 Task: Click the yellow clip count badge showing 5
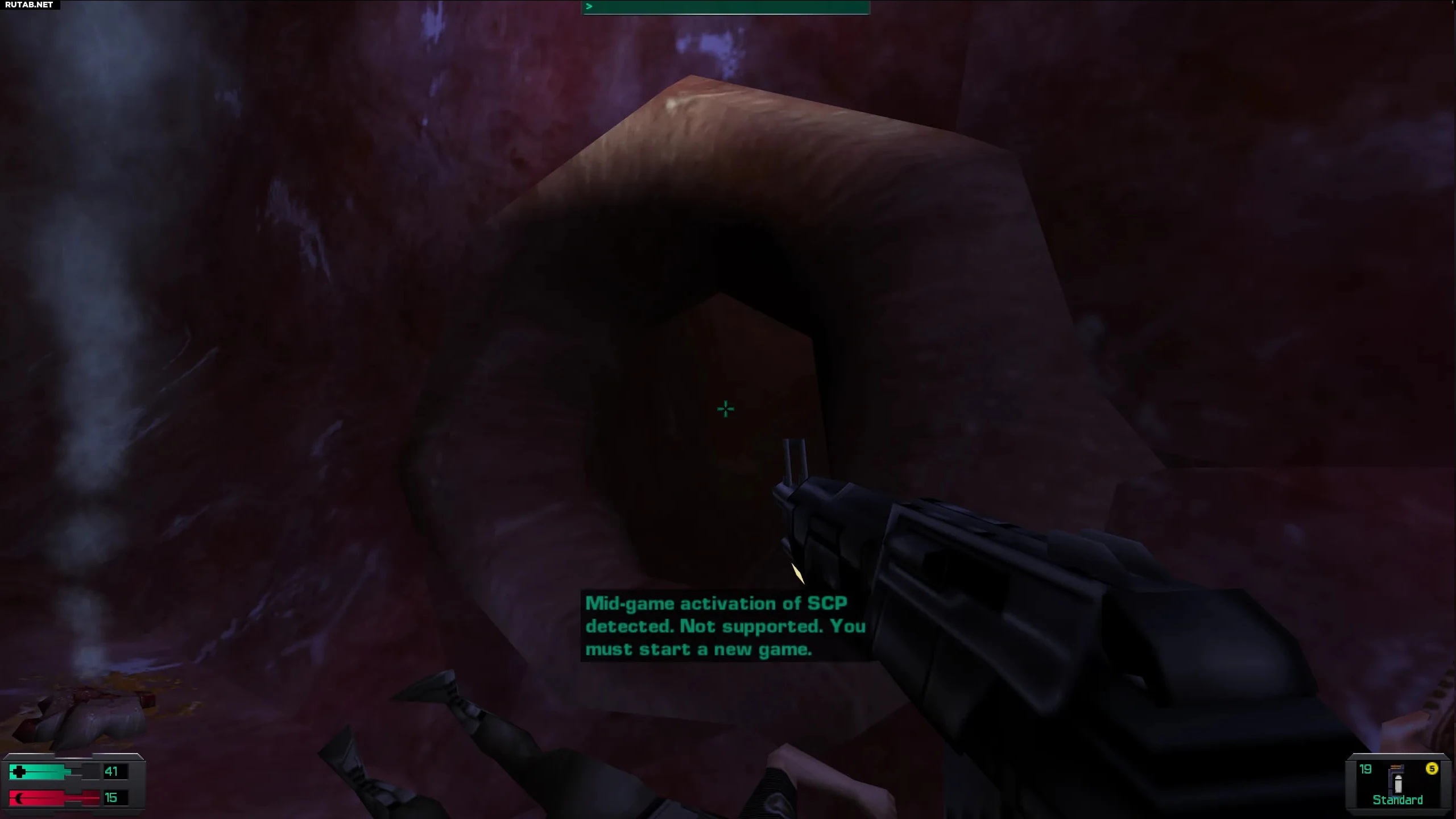click(x=1433, y=769)
